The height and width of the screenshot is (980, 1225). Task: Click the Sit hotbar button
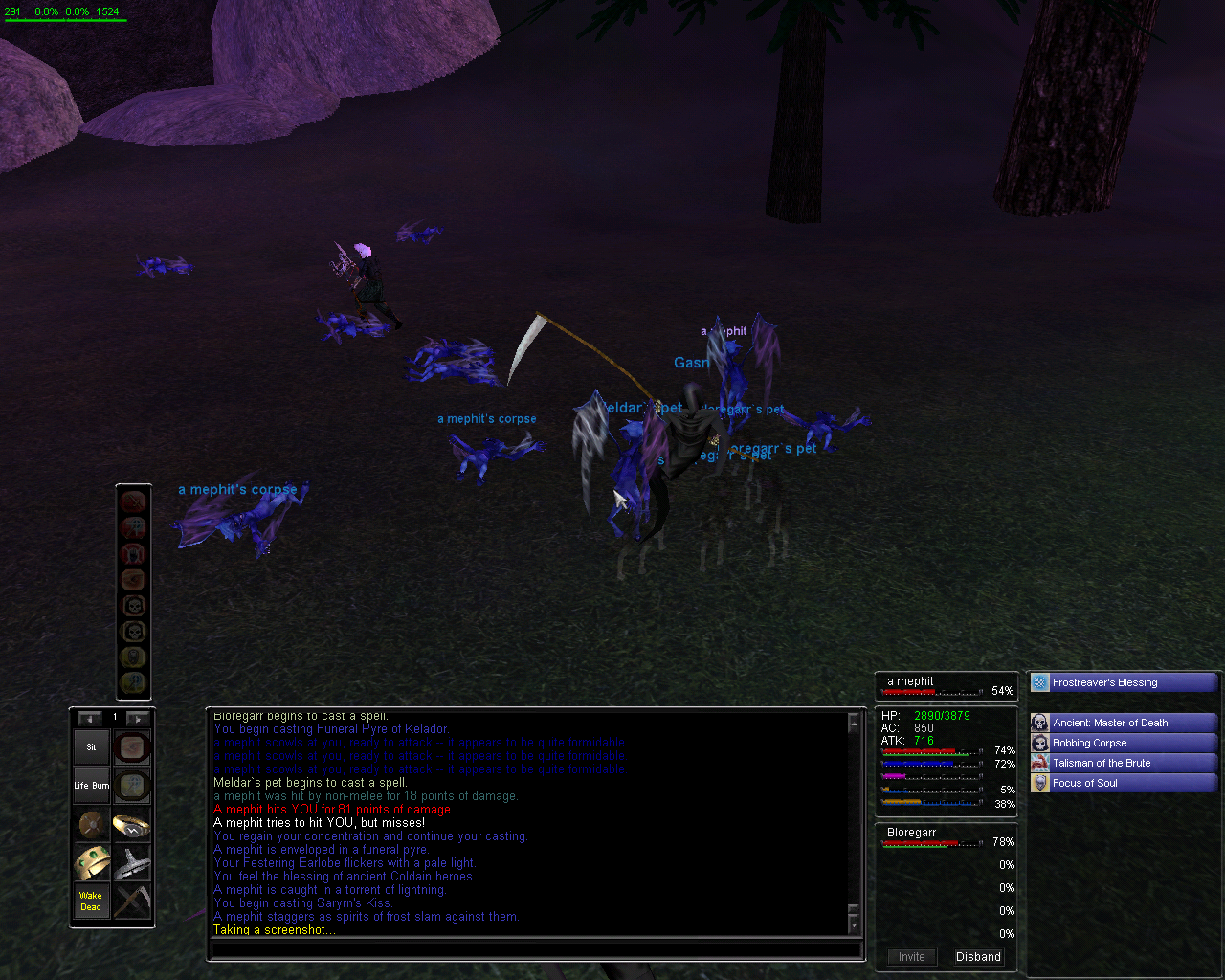92,747
